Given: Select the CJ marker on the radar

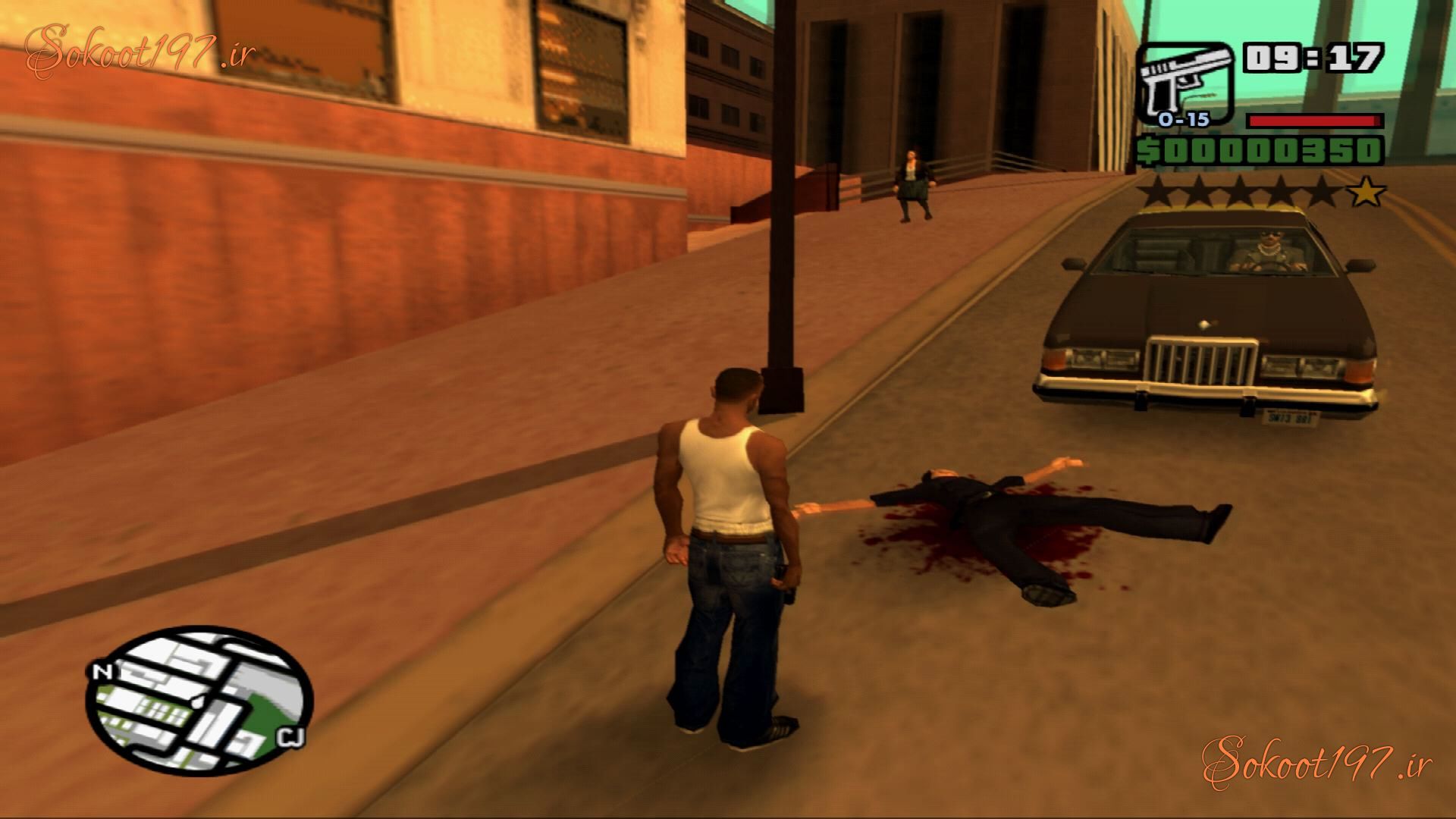Looking at the screenshot, I should pos(291,736).
